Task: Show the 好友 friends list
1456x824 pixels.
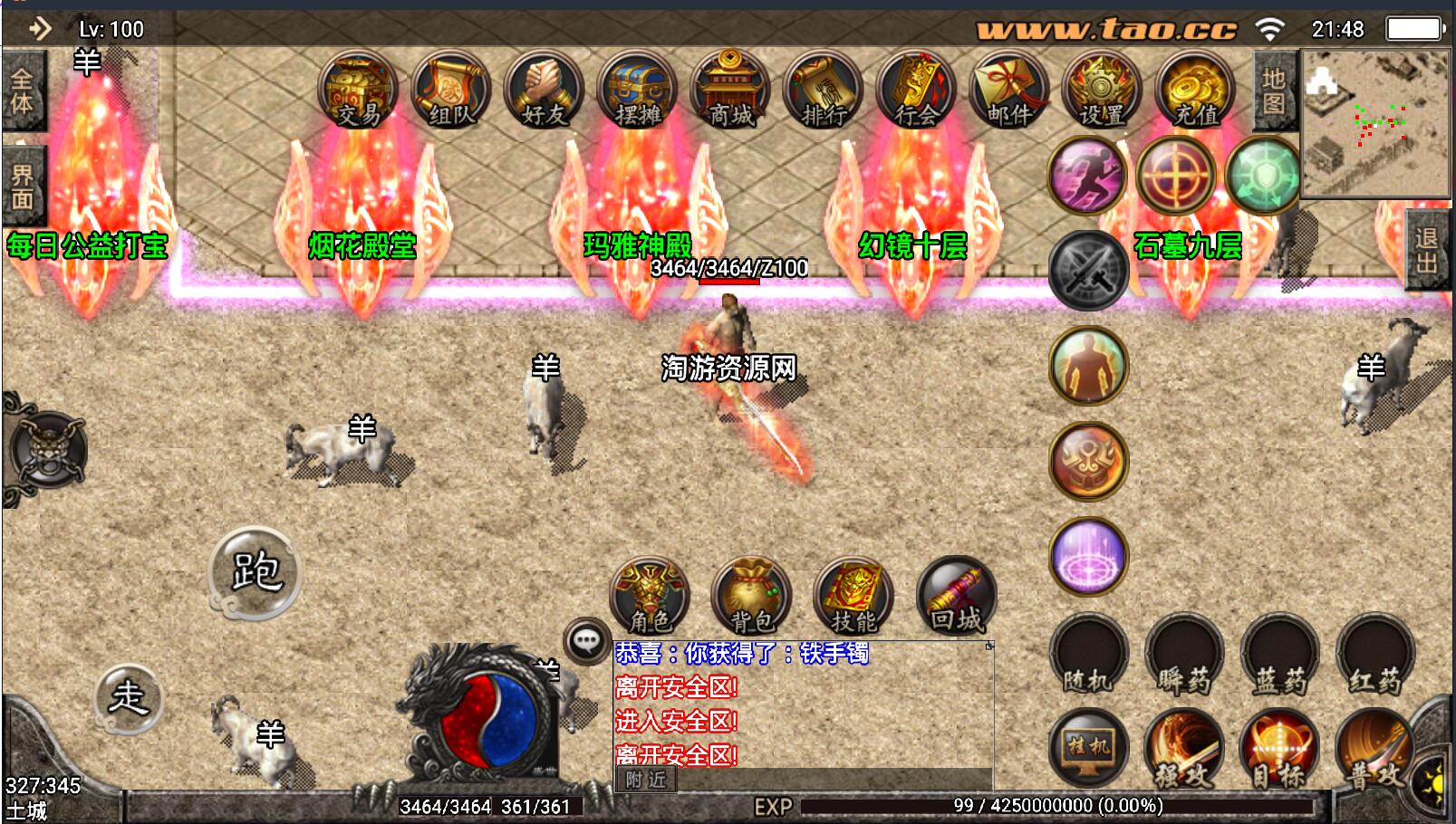Action: tap(545, 91)
